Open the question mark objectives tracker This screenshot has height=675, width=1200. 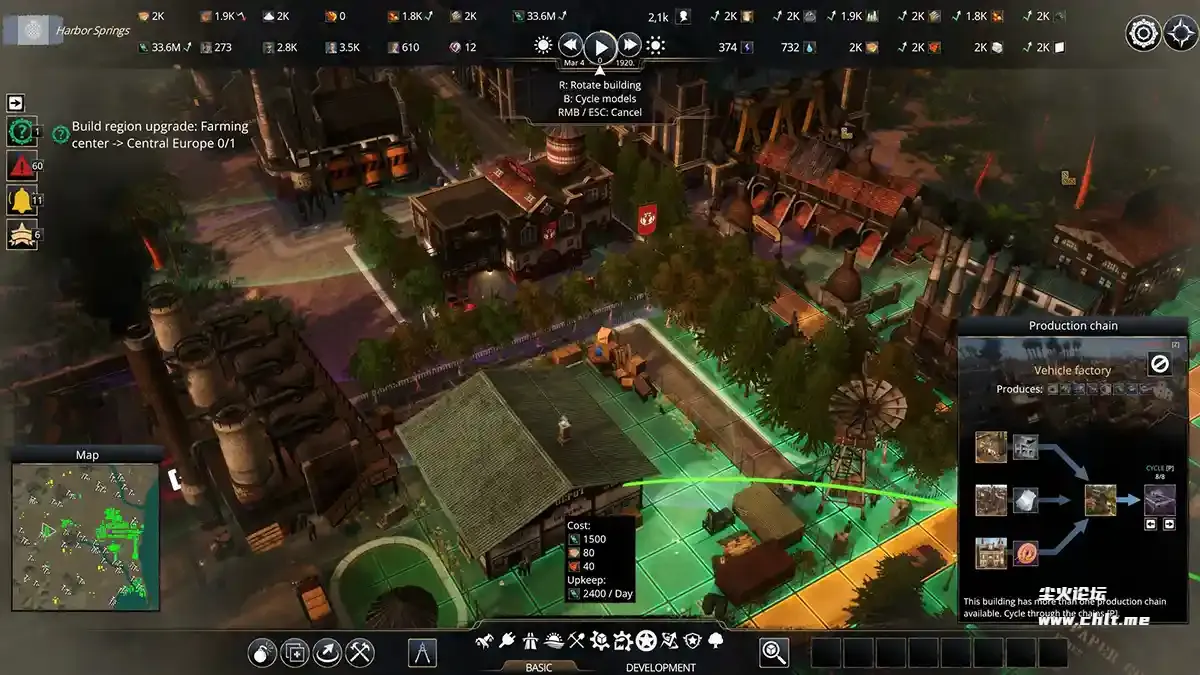pyautogui.click(x=20, y=130)
